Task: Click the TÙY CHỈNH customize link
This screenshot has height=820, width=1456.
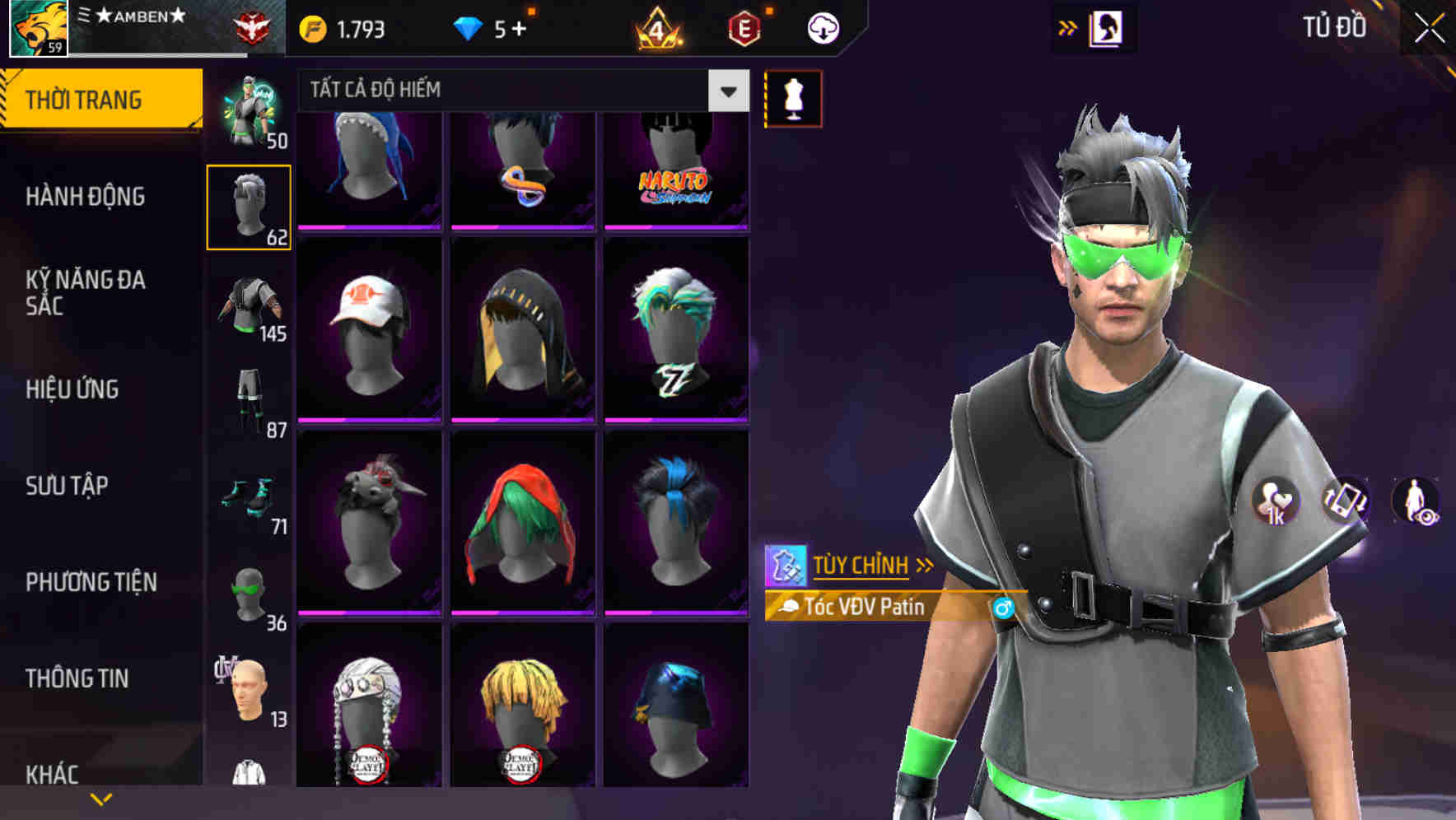Action: click(863, 565)
